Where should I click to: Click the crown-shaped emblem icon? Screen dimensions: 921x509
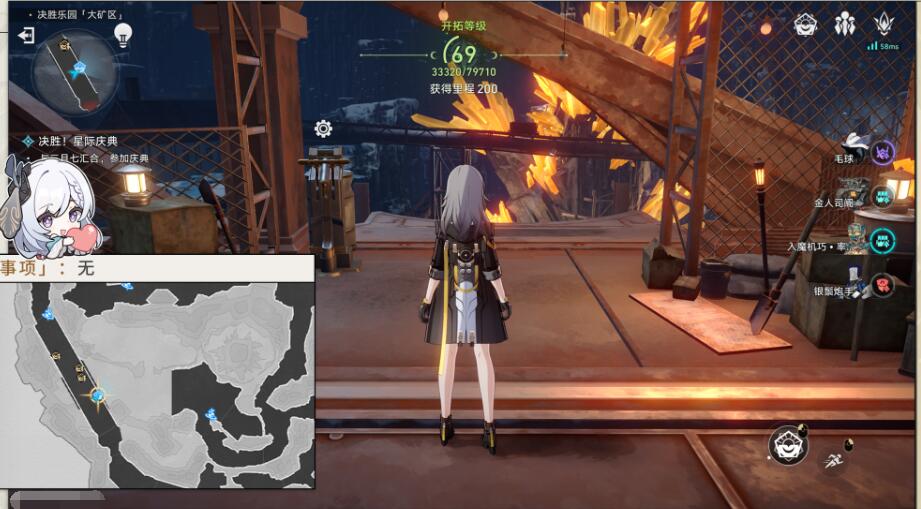tap(883, 24)
